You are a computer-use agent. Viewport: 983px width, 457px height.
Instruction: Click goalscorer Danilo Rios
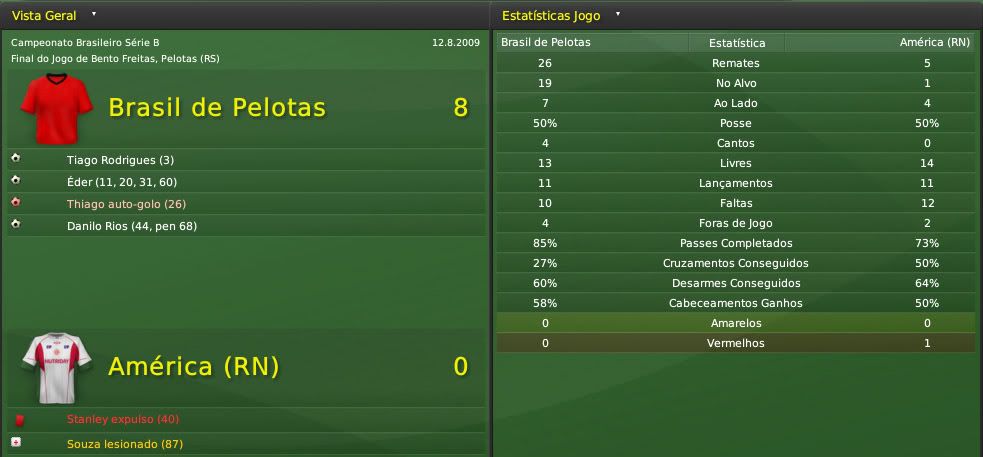tap(130, 224)
